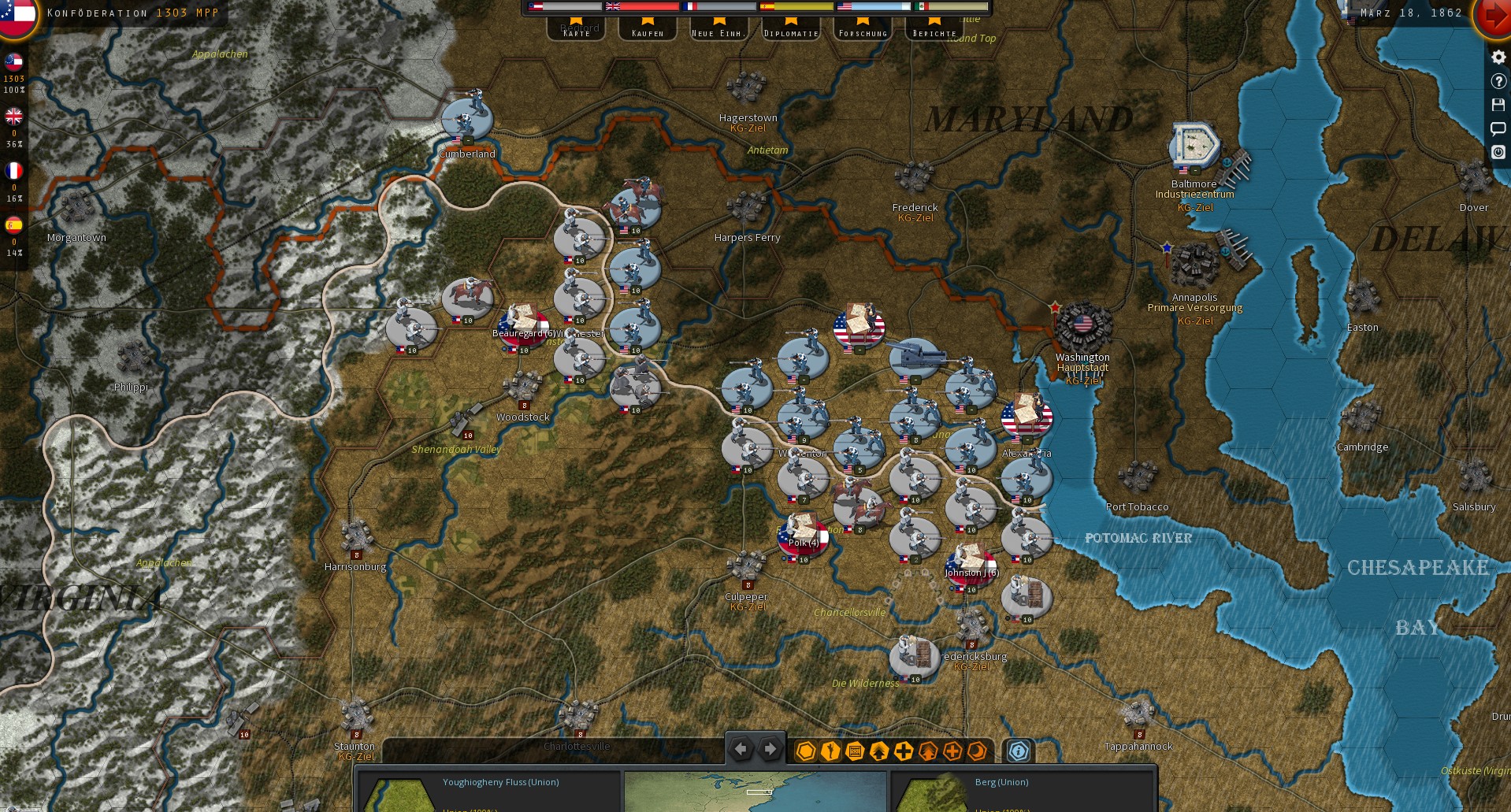Toggle the hexagon grid overlay icon

[805, 751]
